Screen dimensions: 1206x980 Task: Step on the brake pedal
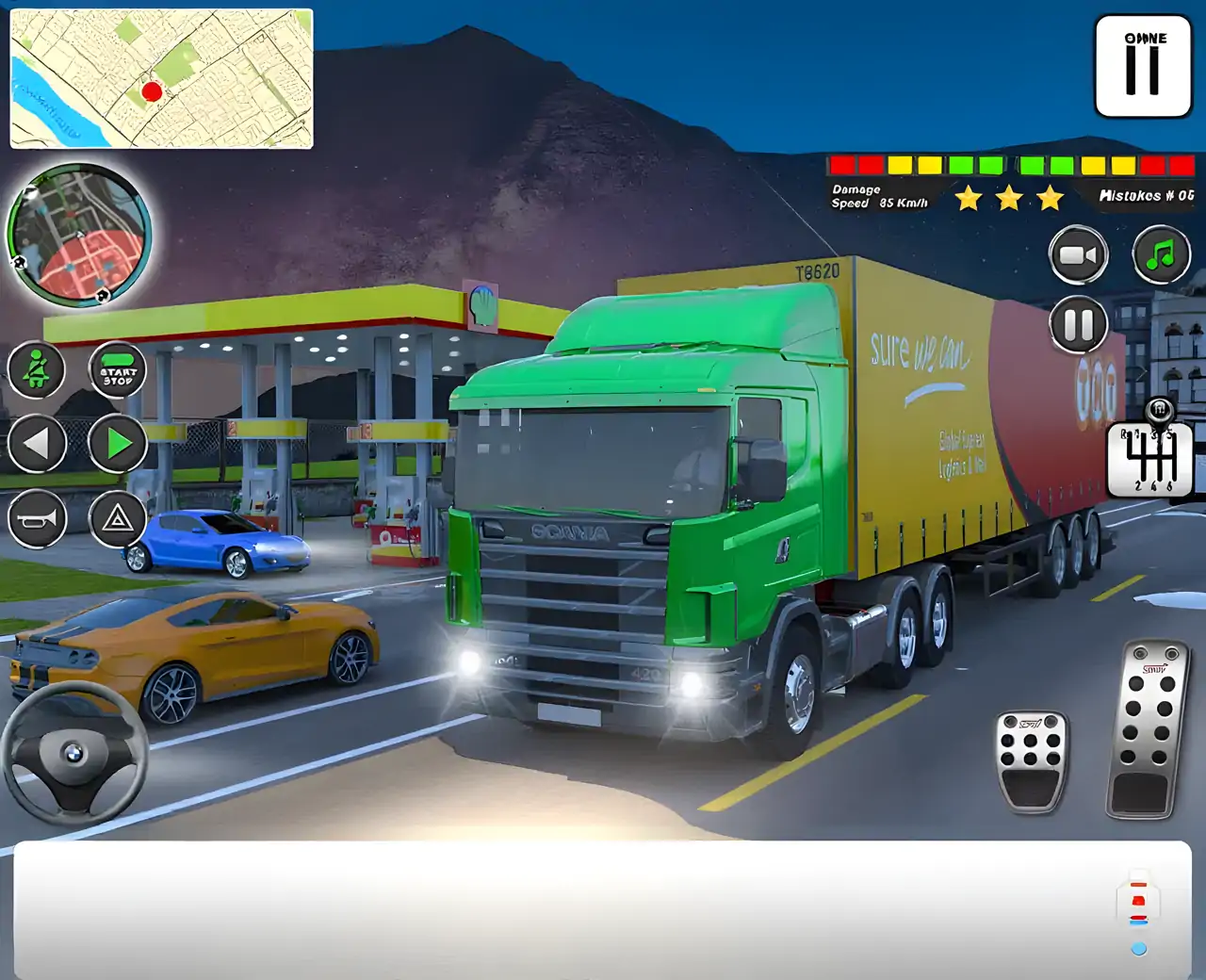coord(1032,759)
